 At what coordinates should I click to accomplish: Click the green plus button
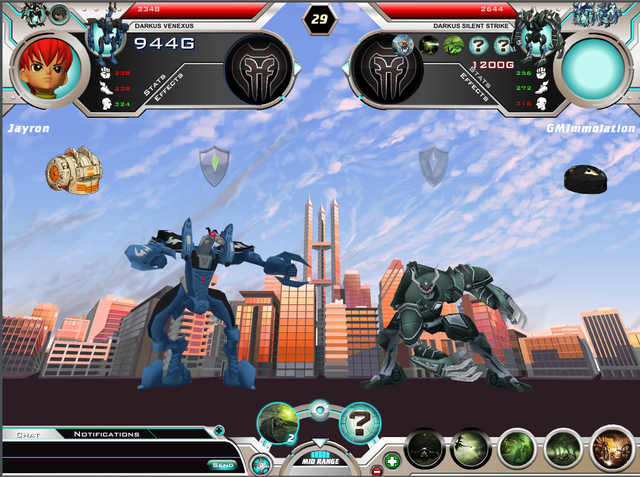392,461
